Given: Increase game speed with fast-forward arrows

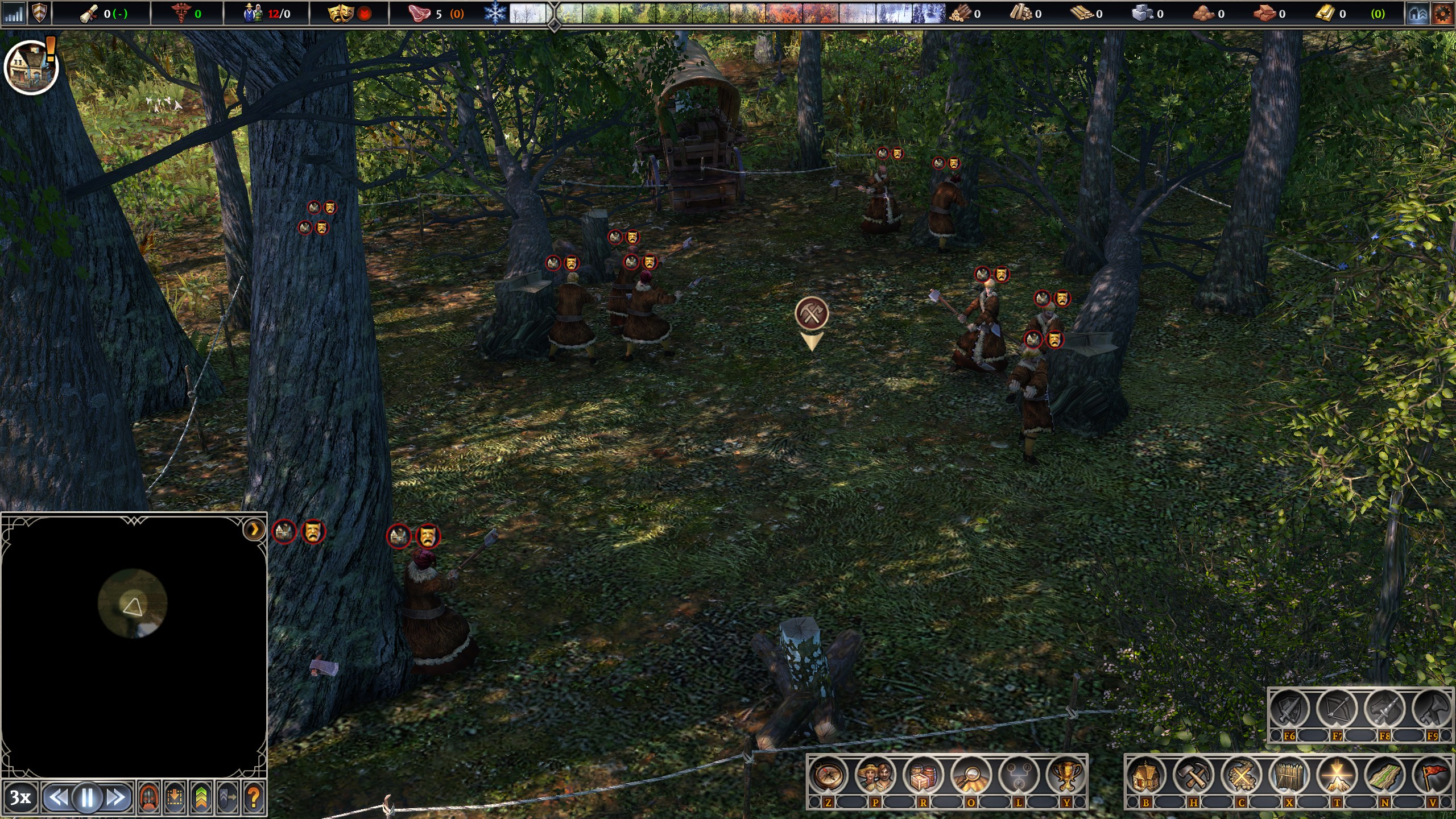Looking at the screenshot, I should click(x=116, y=798).
